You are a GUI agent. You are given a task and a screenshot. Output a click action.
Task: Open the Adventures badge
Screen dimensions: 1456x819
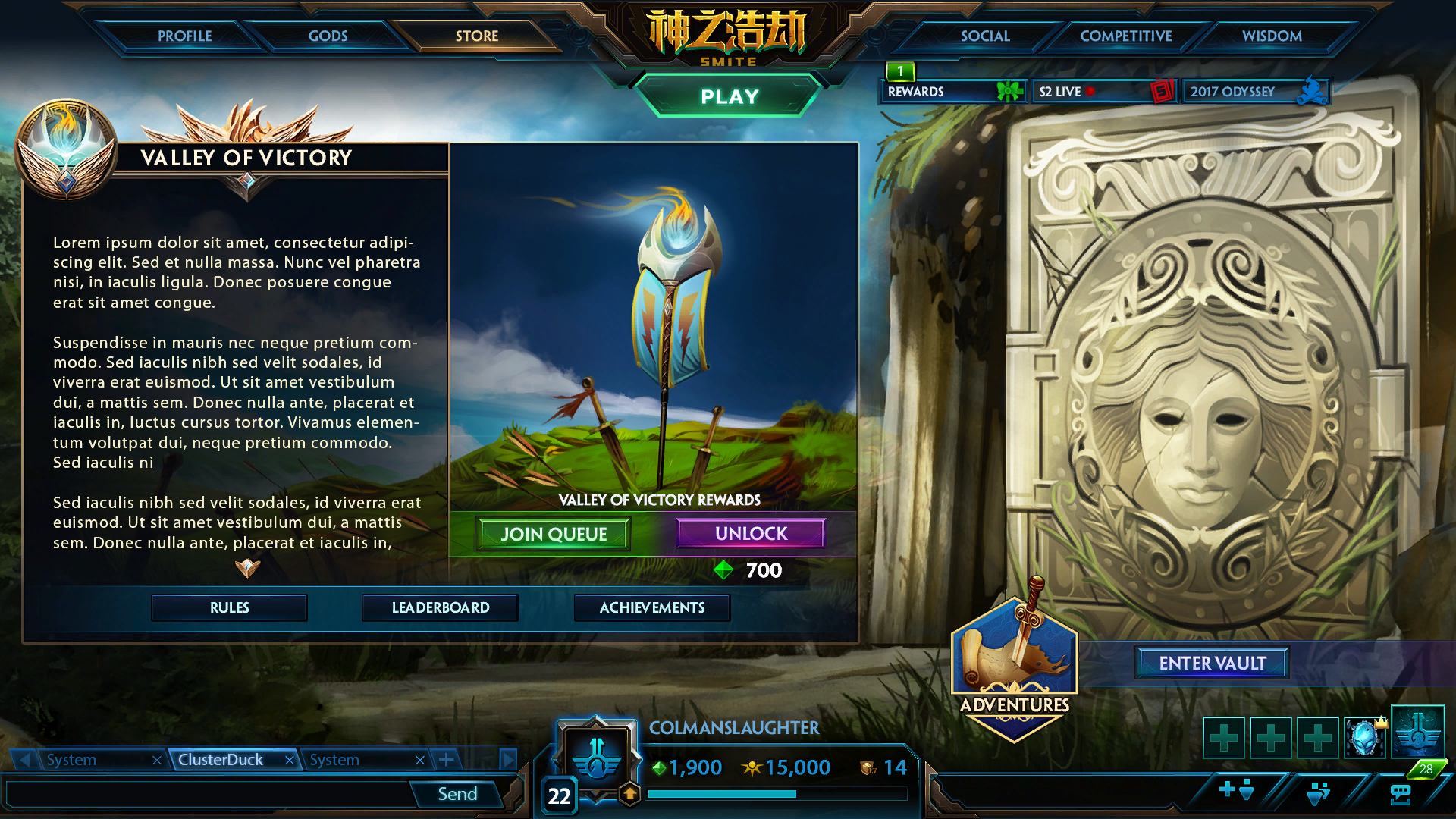(1014, 667)
